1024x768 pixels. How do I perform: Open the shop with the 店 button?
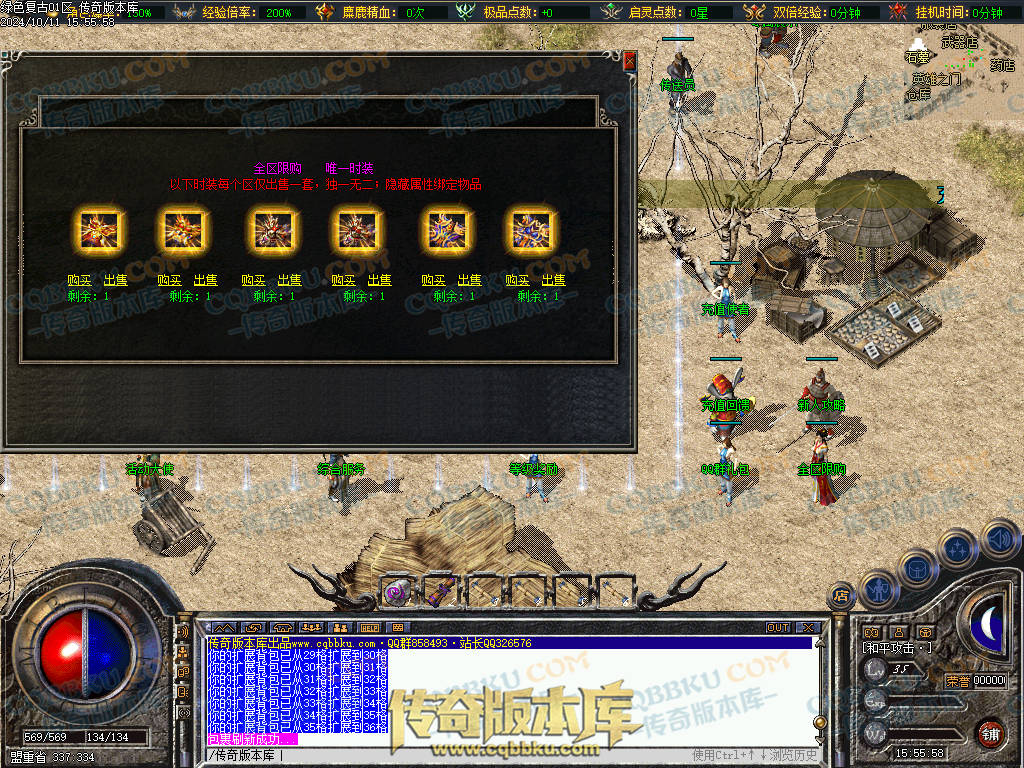(x=842, y=594)
